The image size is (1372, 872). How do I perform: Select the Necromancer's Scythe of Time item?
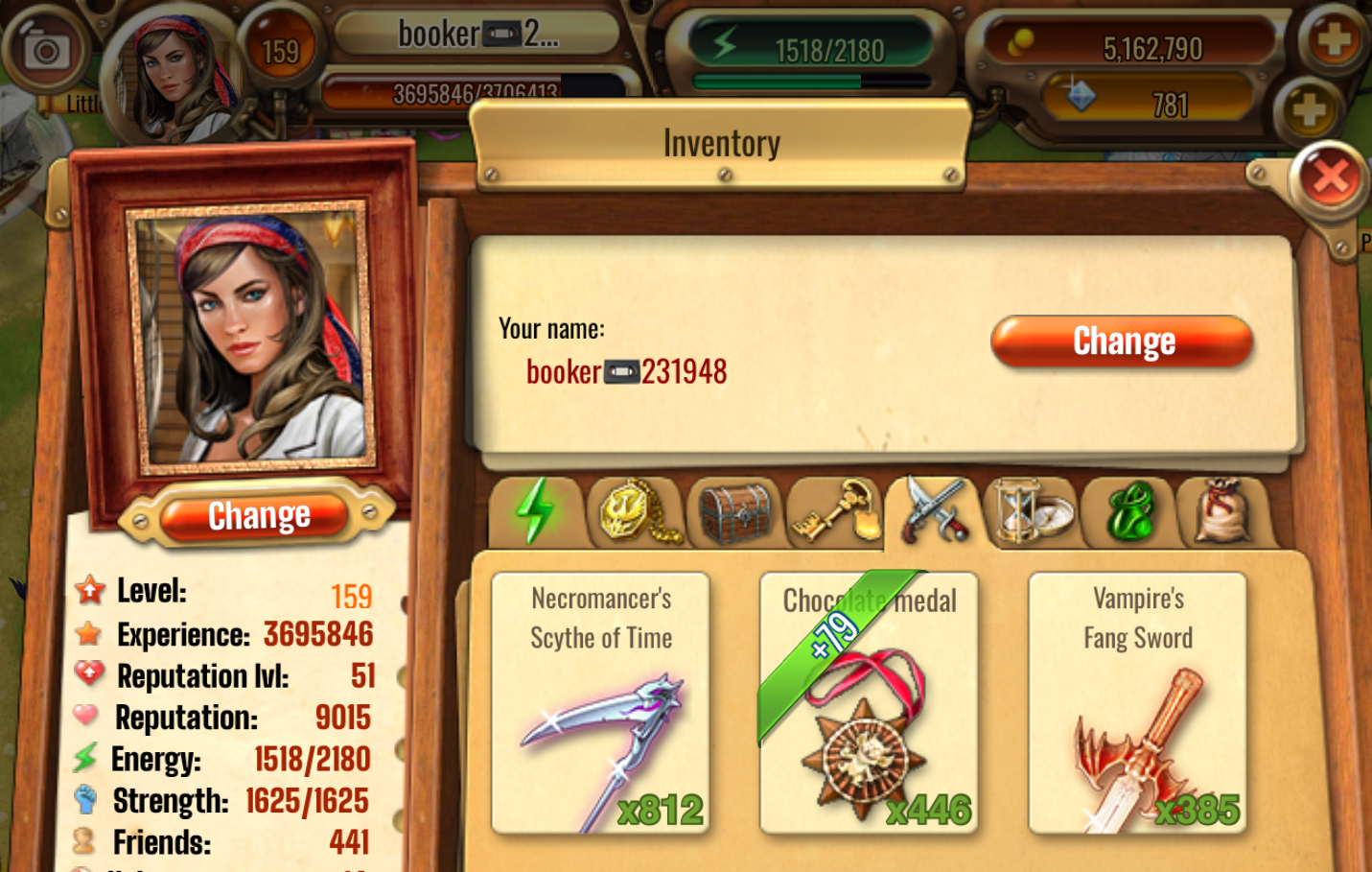coord(601,703)
